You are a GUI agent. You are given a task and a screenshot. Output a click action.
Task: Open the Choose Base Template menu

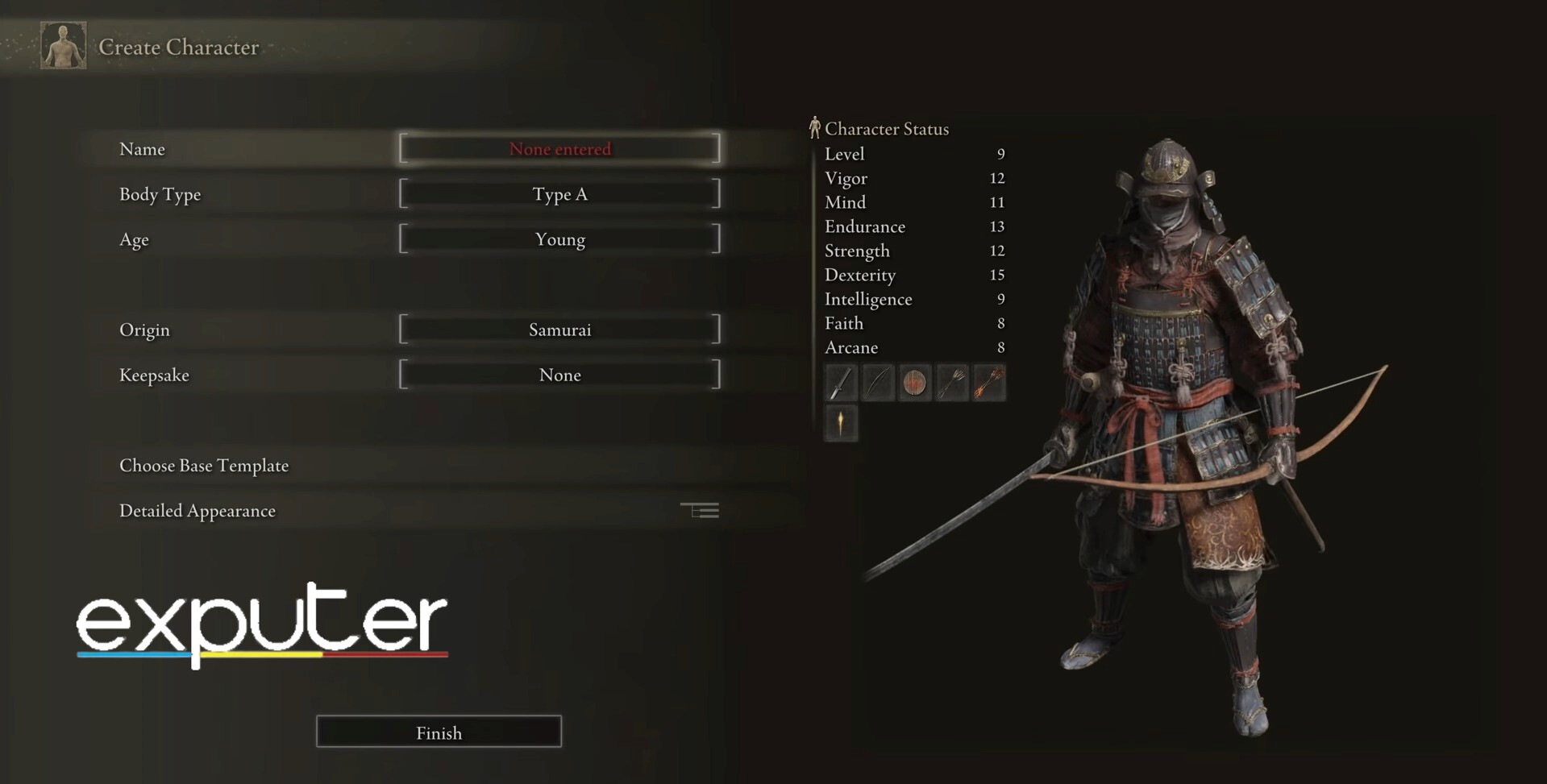tap(204, 465)
